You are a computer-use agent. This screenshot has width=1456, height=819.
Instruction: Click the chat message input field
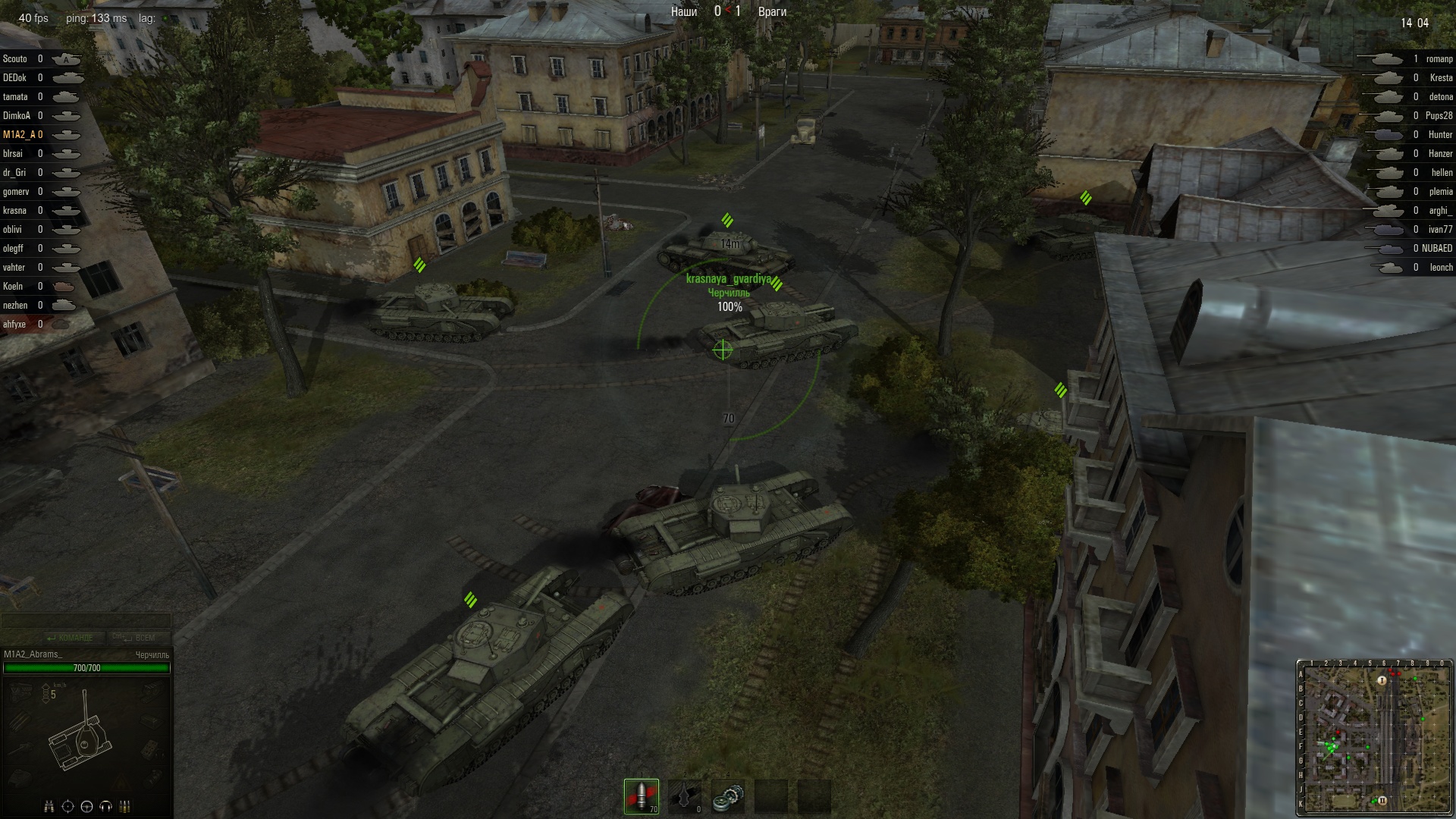tap(86, 621)
